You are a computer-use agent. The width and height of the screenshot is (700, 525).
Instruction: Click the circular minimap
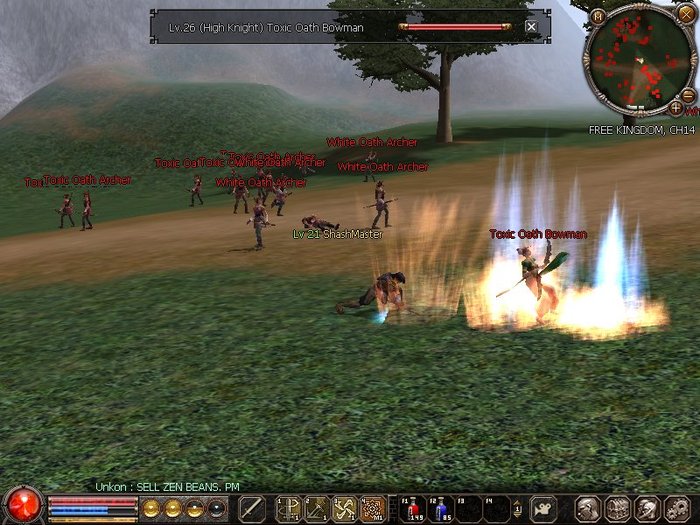tap(639, 60)
